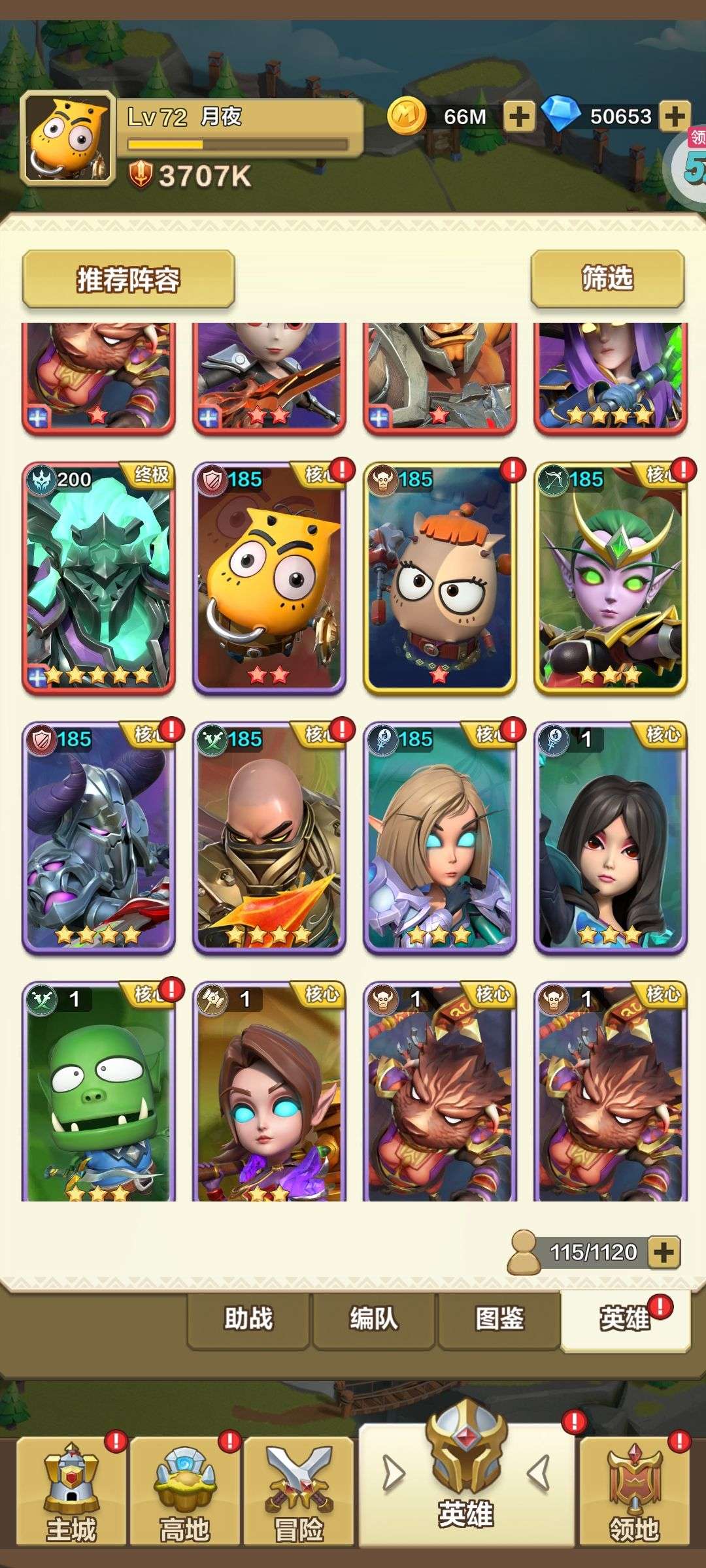
Task: Pick the green orc hero card
Action: point(99,1091)
